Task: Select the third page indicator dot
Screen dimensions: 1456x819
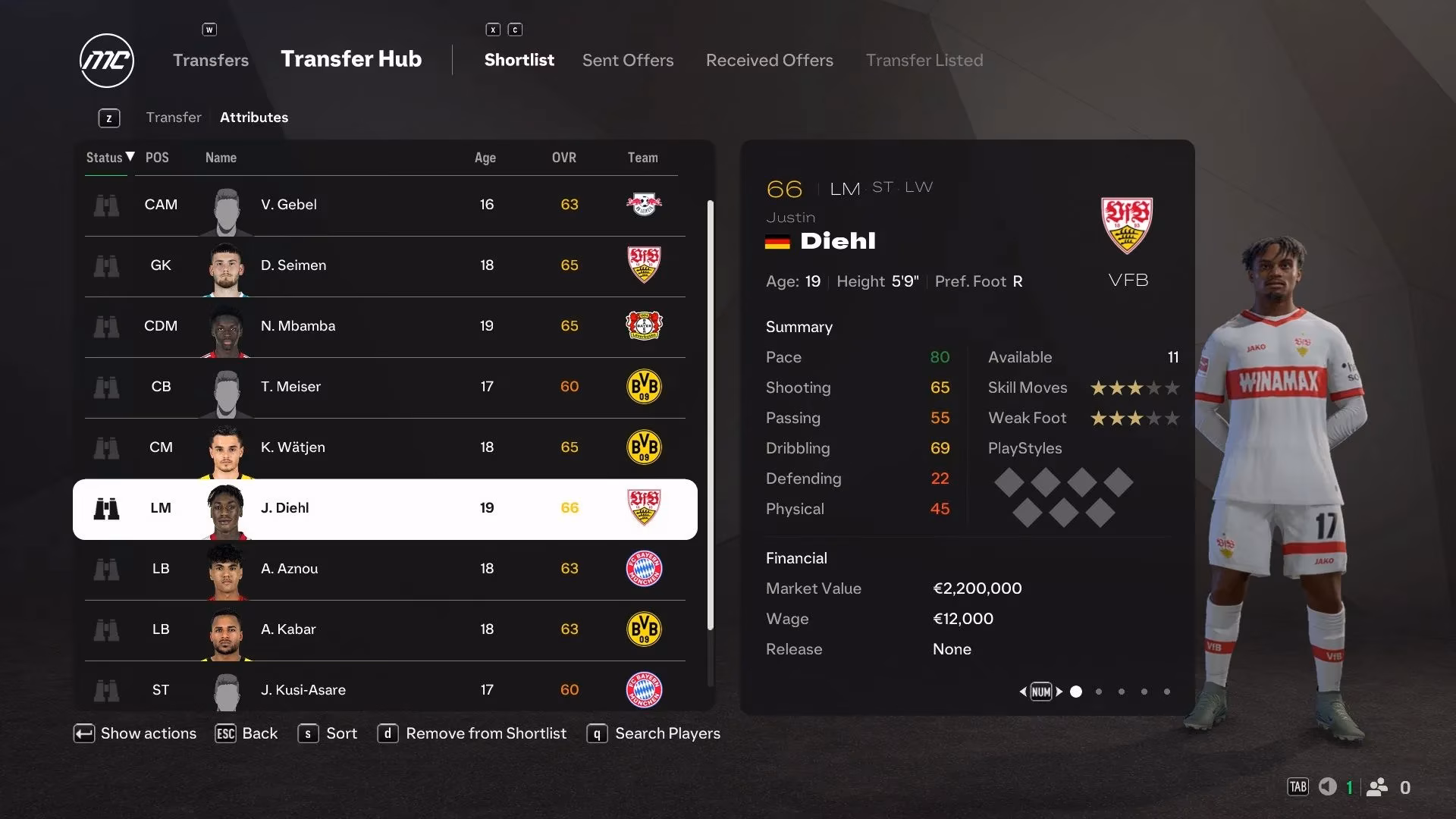Action: pyautogui.click(x=1121, y=692)
